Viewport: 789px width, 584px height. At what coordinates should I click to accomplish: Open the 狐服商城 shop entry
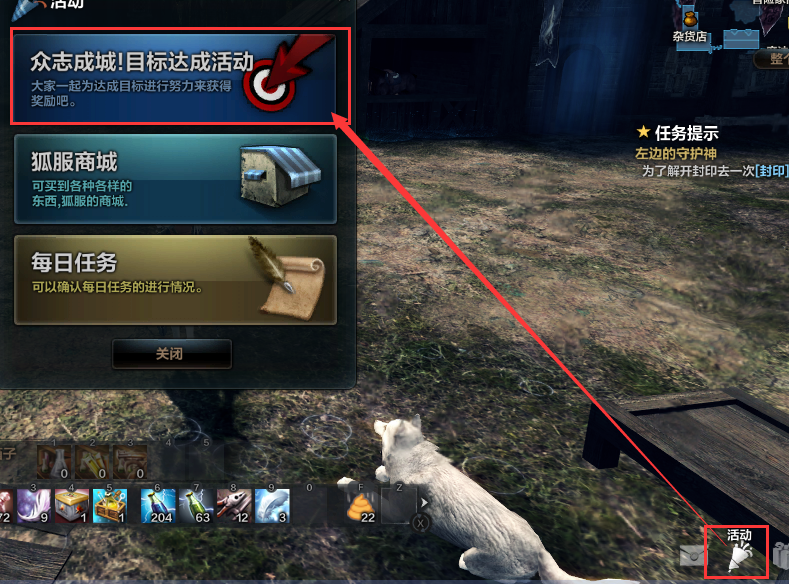coord(175,178)
